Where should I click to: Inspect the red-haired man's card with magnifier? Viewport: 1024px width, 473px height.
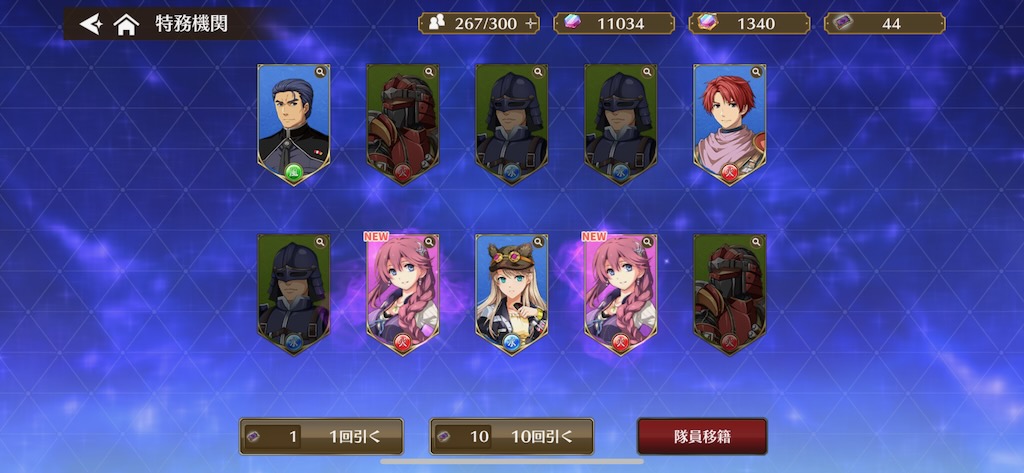756,72
